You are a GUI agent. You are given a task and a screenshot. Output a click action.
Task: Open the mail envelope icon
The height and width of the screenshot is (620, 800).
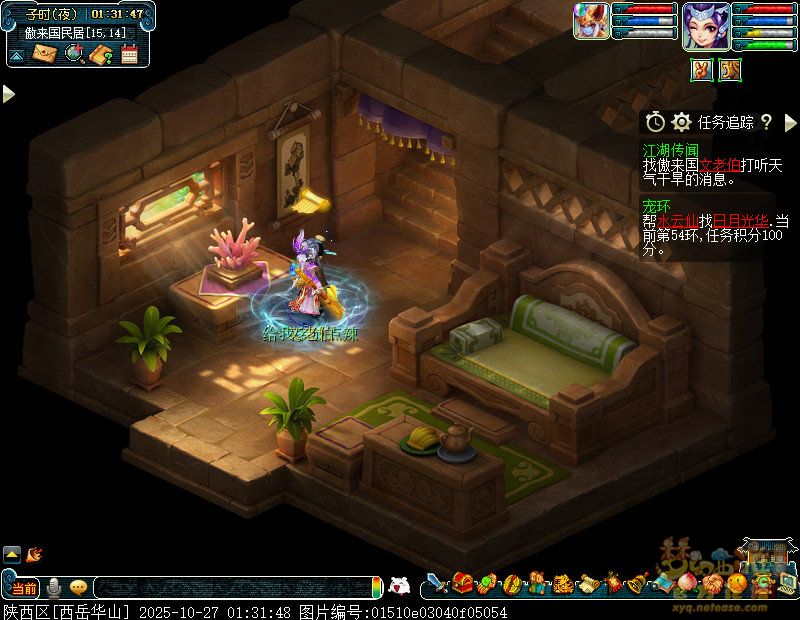point(45,54)
